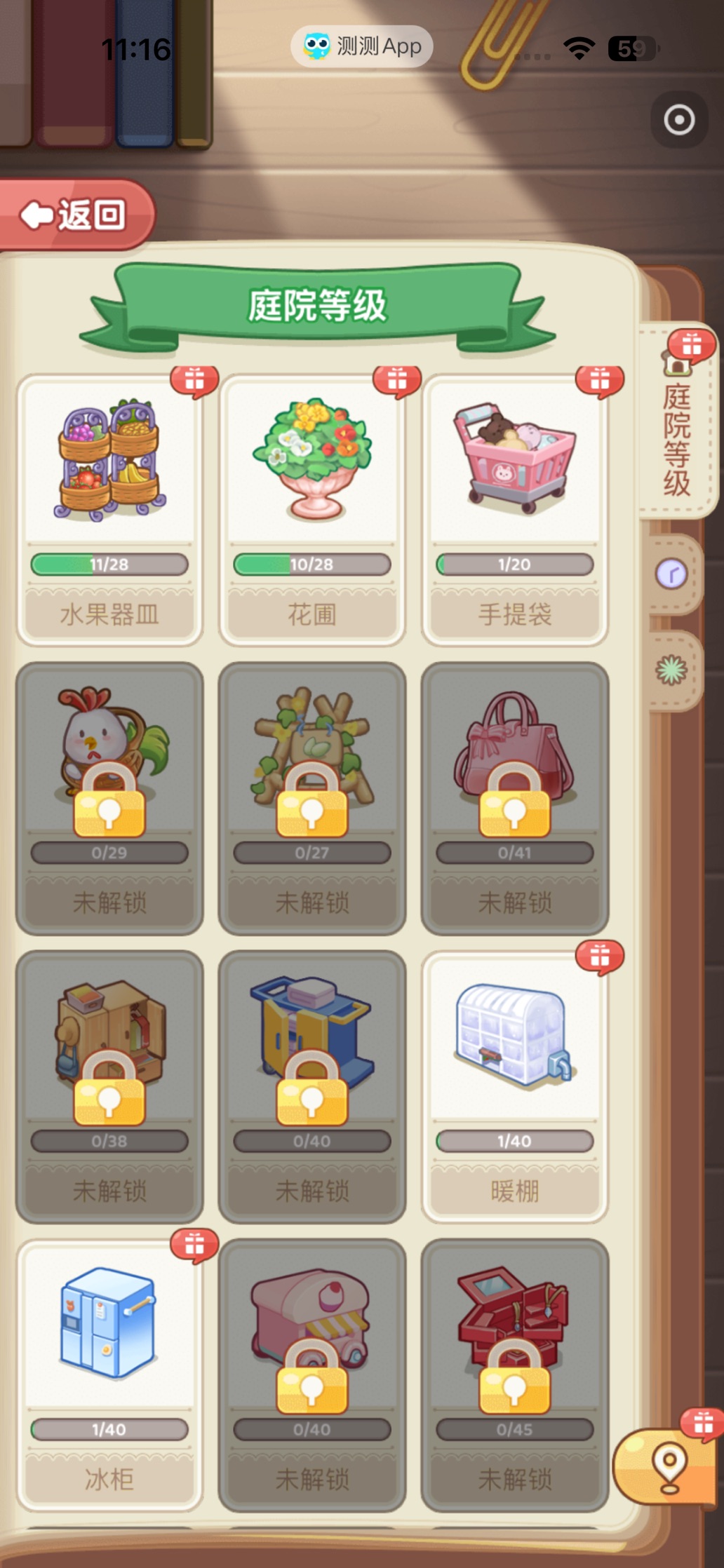The width and height of the screenshot is (724, 1568).
Task: Select the 冰柜 freezer card
Action: coord(109,1374)
